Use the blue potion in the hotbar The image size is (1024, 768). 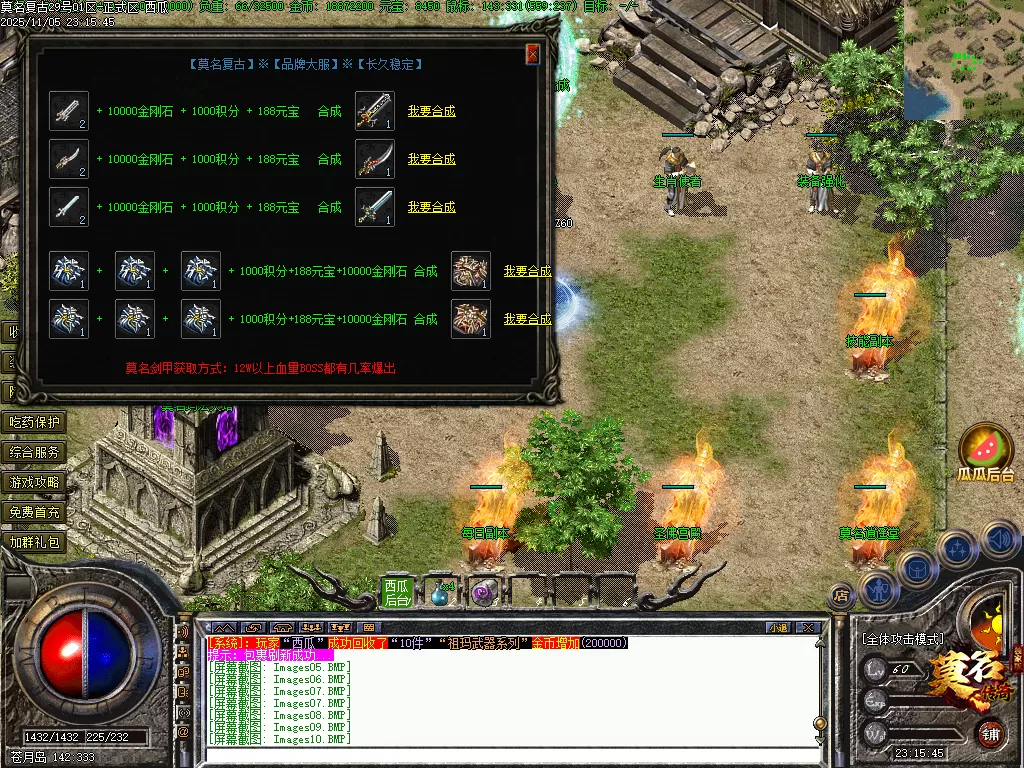[x=440, y=592]
